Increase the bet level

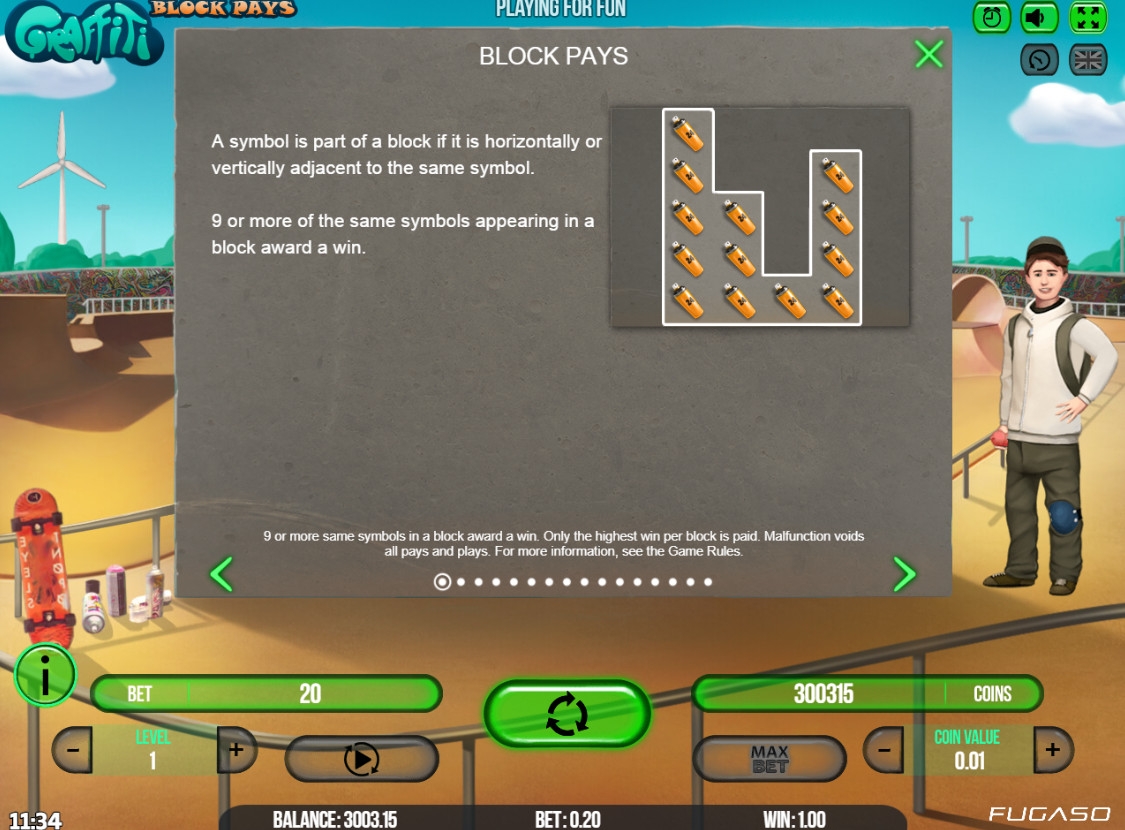[236, 750]
